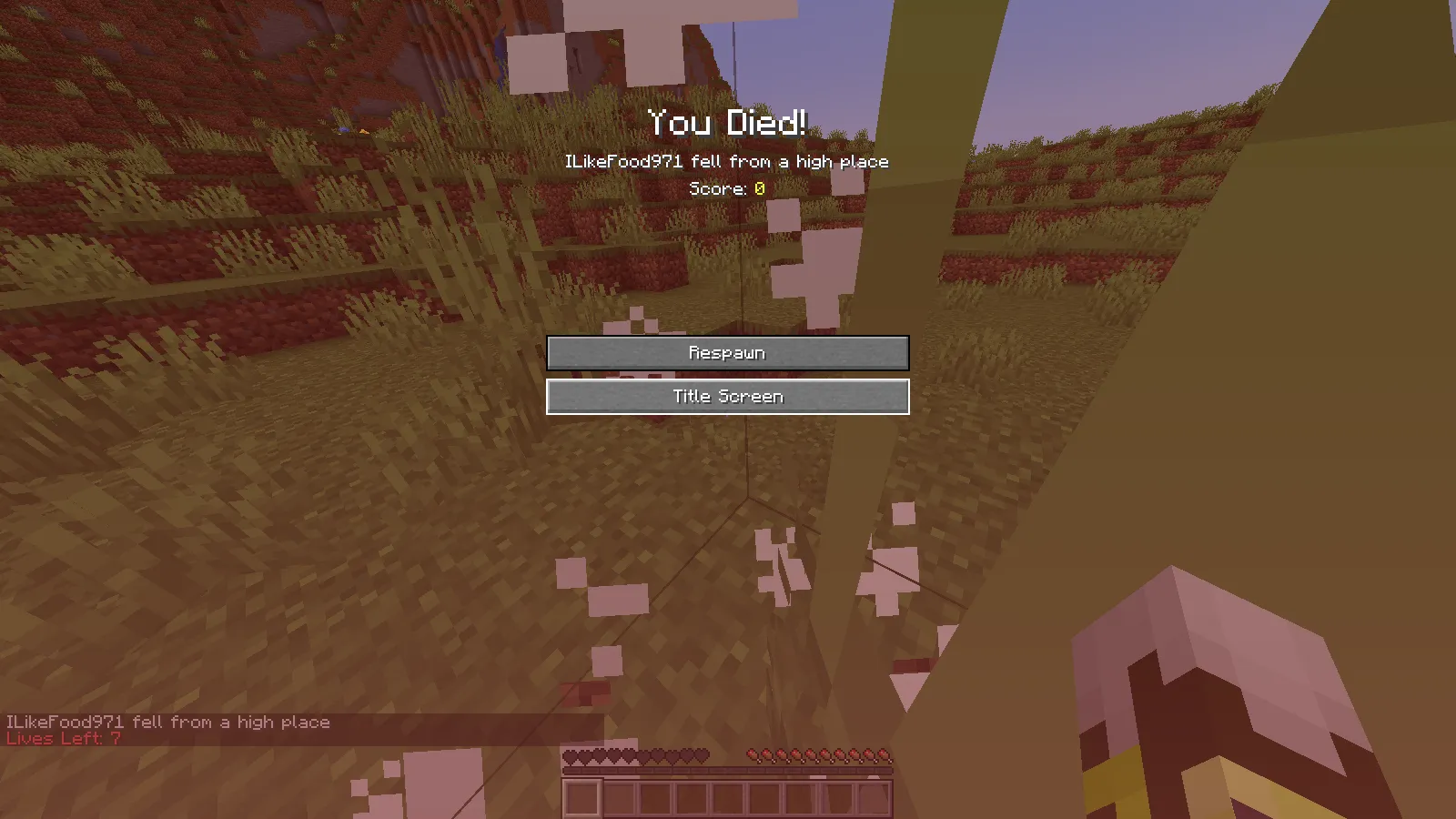Click the Respawn button
This screenshot has height=819, width=1456.
(727, 352)
